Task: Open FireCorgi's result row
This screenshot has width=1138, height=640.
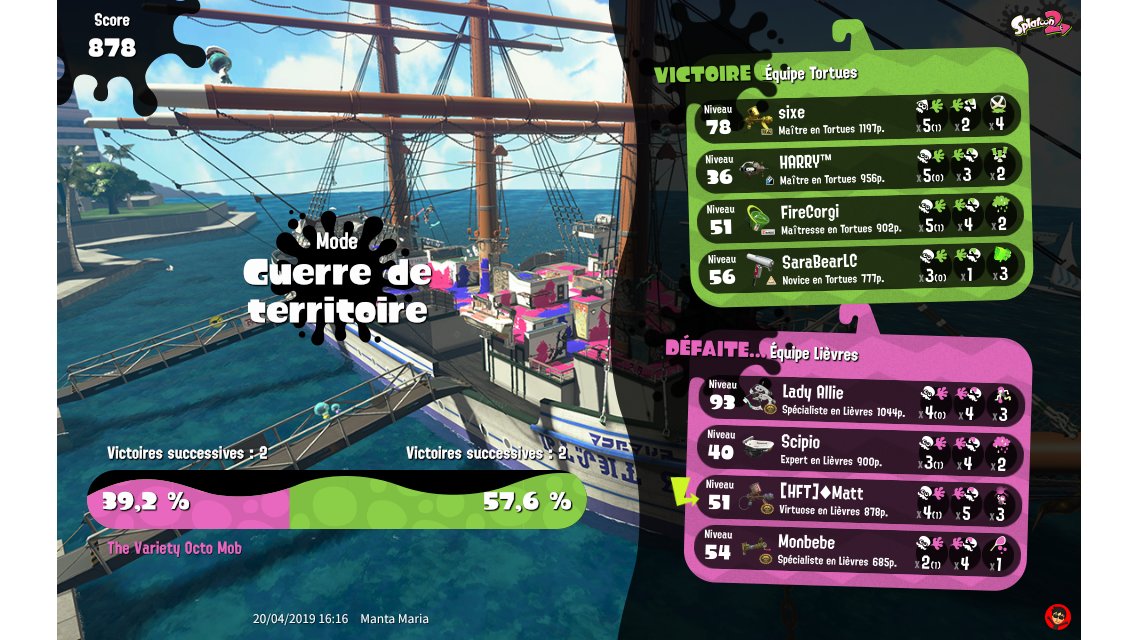Action: pos(858,218)
